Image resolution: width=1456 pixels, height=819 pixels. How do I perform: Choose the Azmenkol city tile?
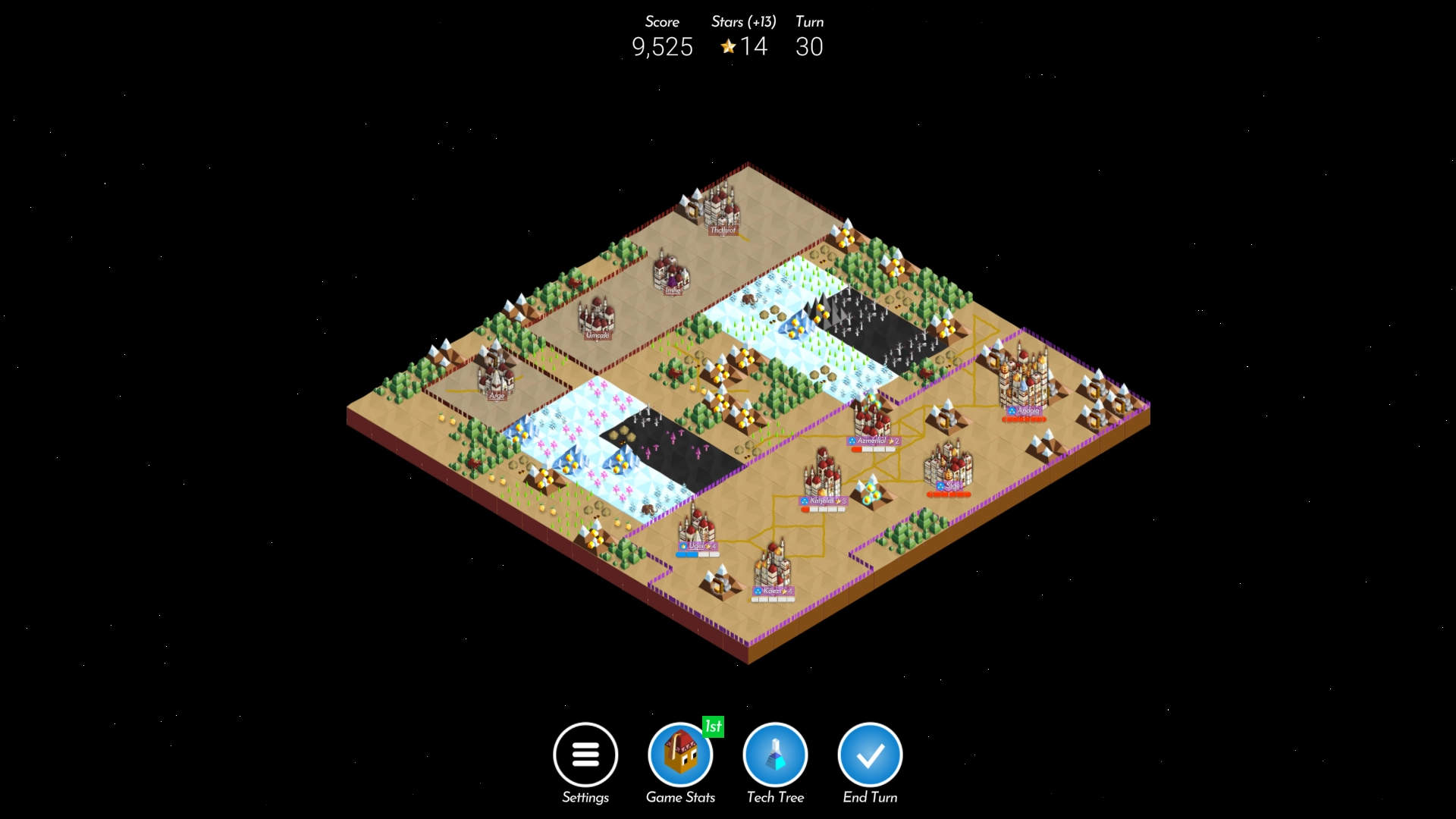872,419
